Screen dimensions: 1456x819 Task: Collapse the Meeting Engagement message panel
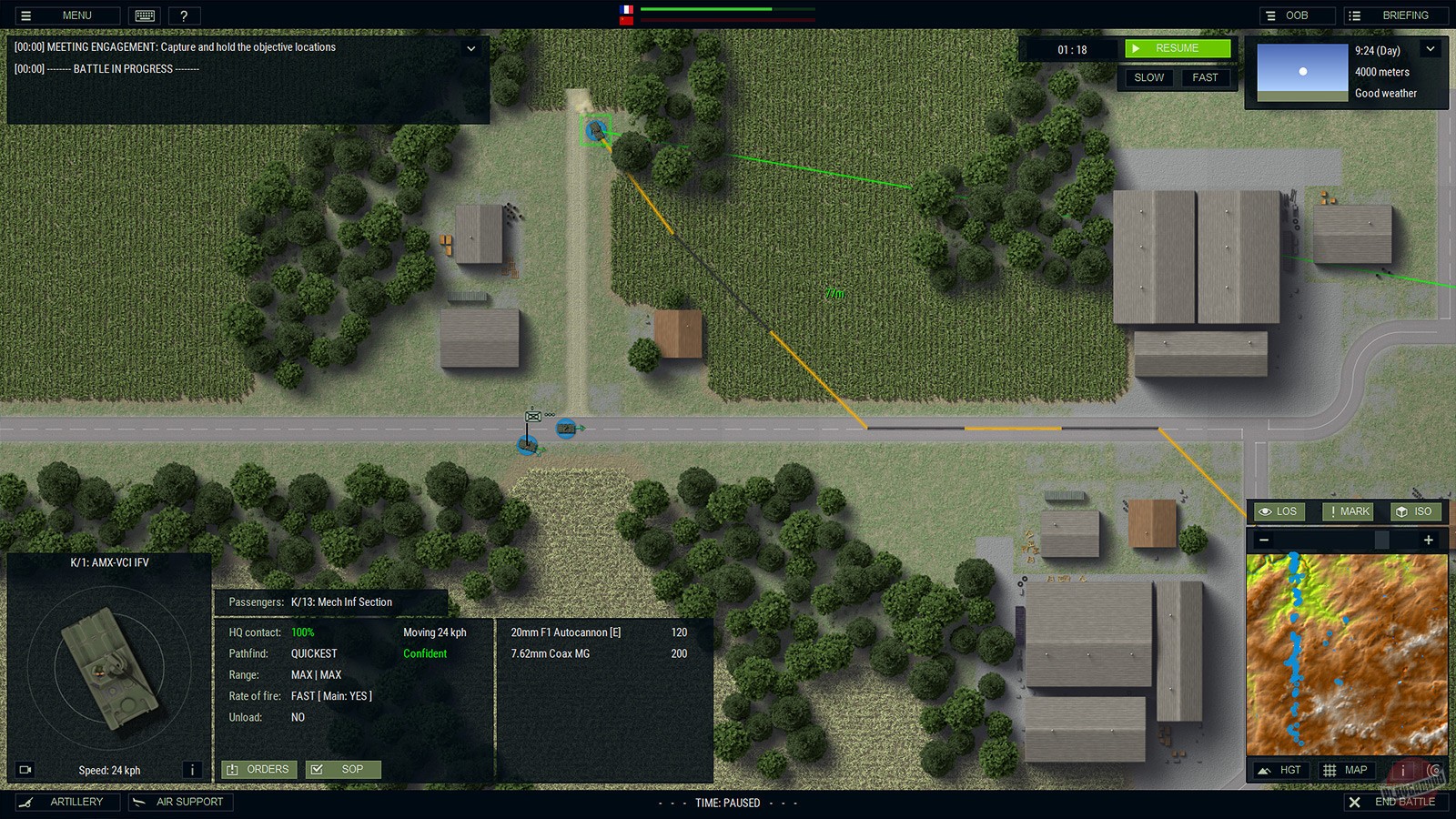[470, 49]
